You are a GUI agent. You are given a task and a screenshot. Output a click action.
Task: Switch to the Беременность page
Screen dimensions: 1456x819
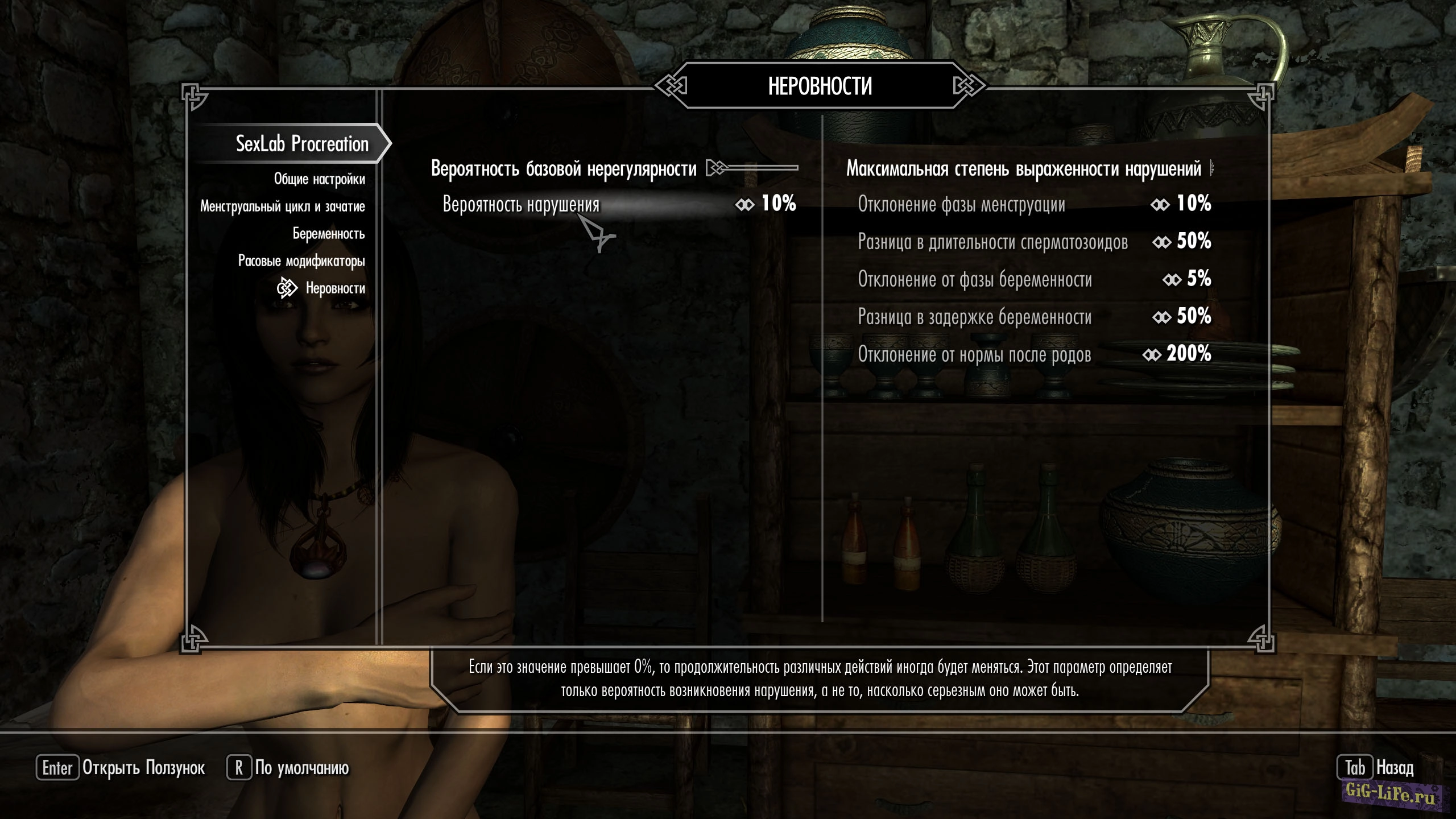[x=328, y=234]
